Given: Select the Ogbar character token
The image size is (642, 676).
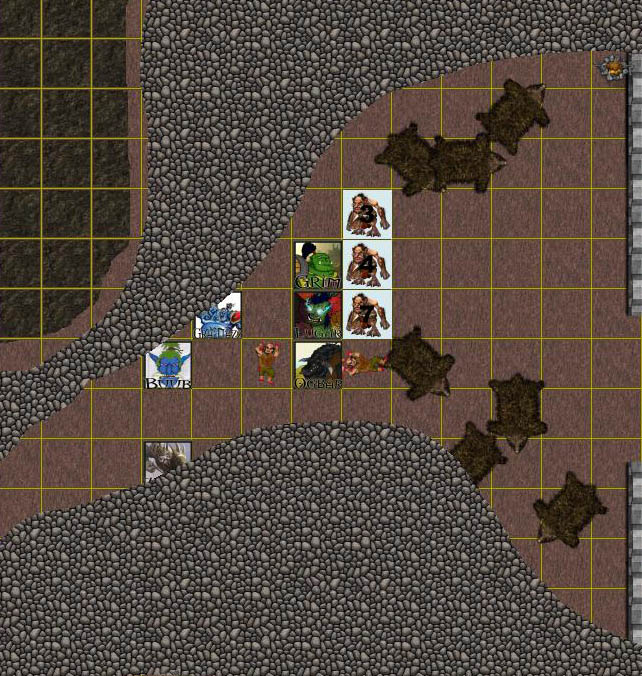Looking at the screenshot, I should [x=318, y=365].
